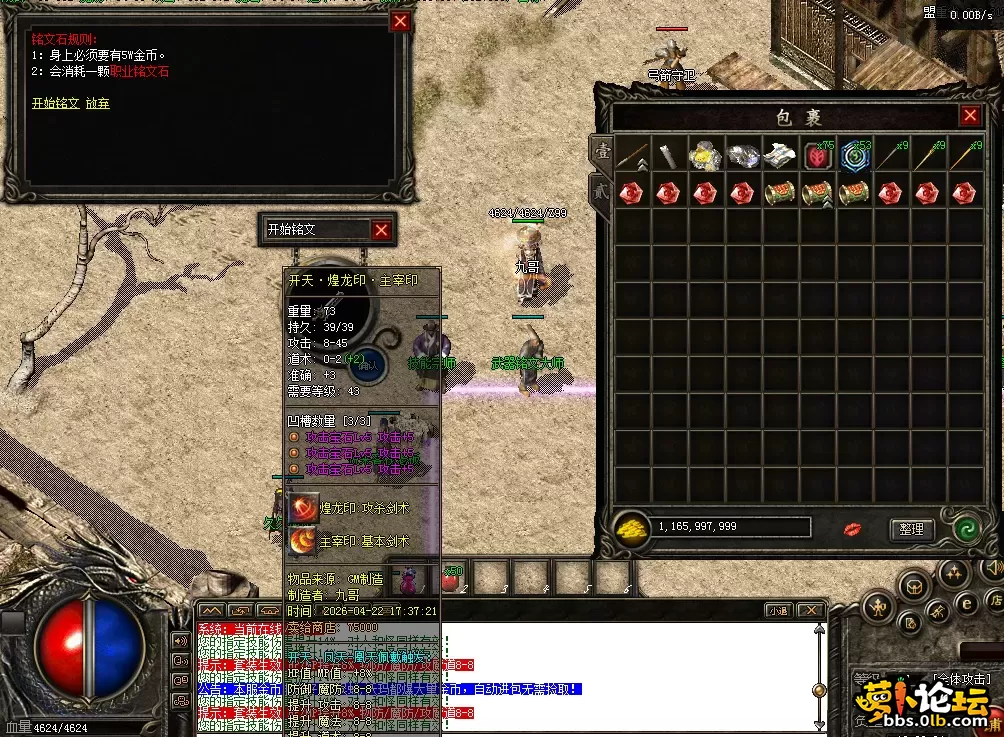Select the white paper scroll item
This screenshot has height=737, width=1004.
780,155
